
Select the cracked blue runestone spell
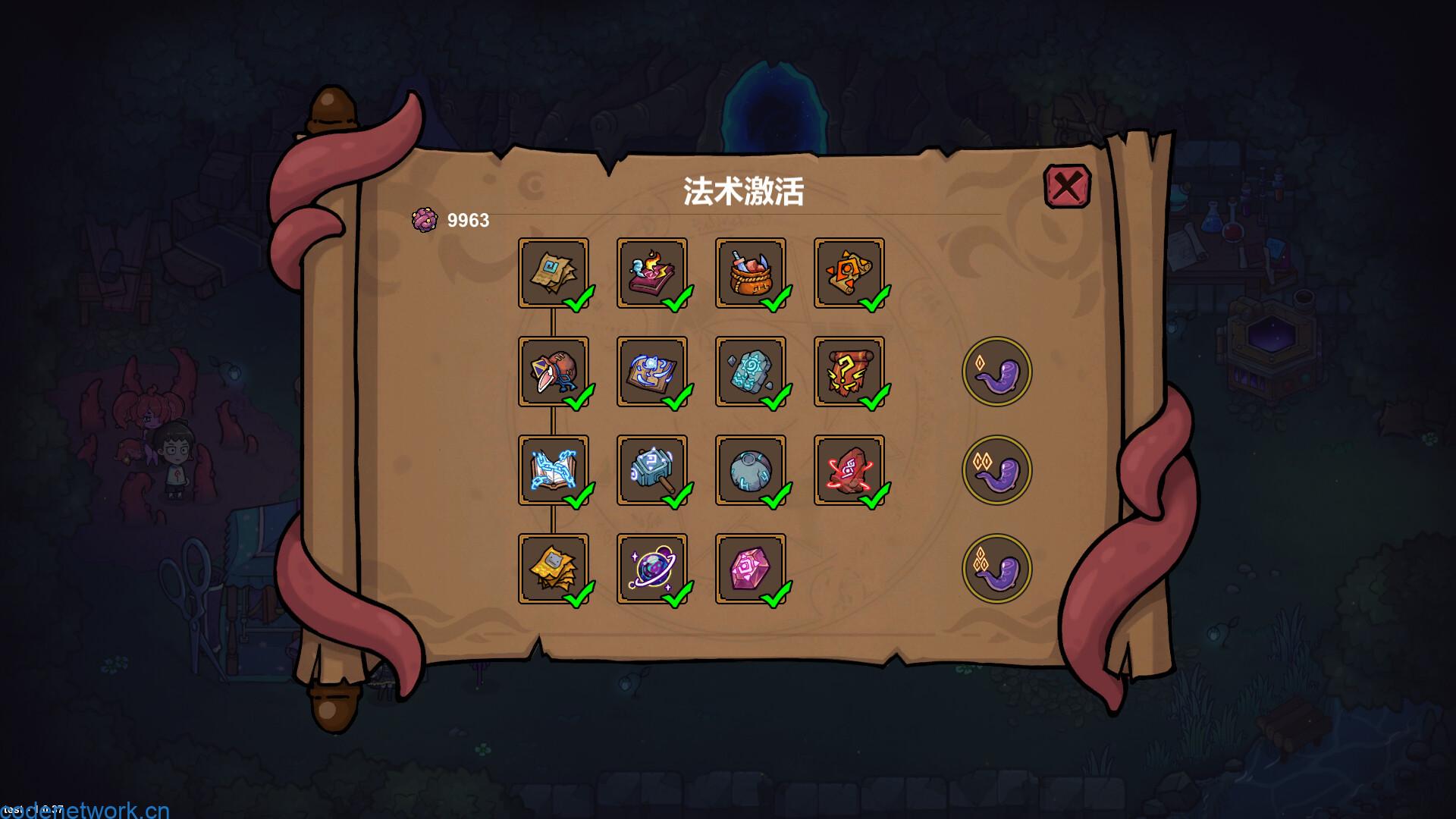point(752,372)
